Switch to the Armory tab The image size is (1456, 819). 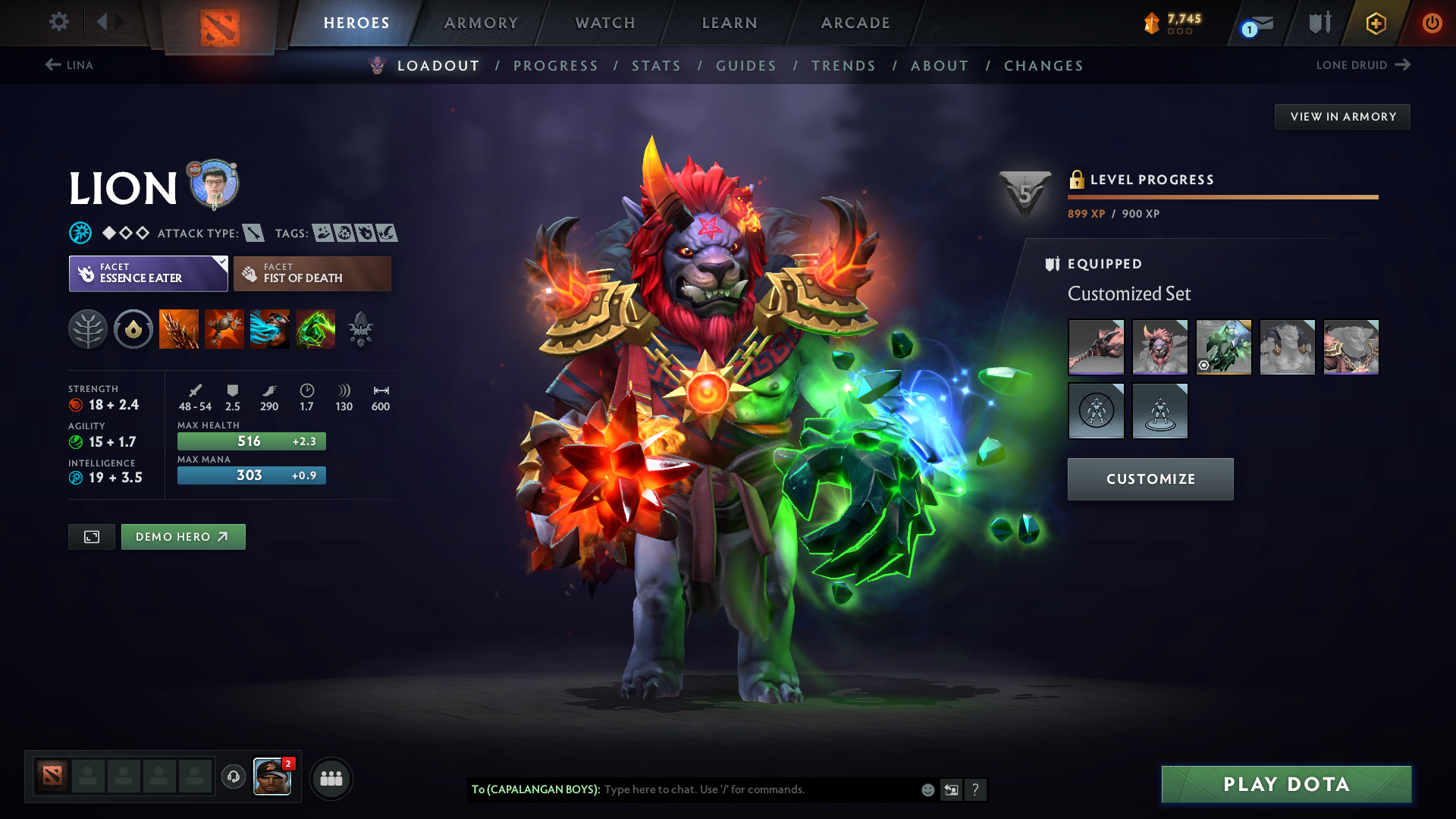tap(481, 23)
